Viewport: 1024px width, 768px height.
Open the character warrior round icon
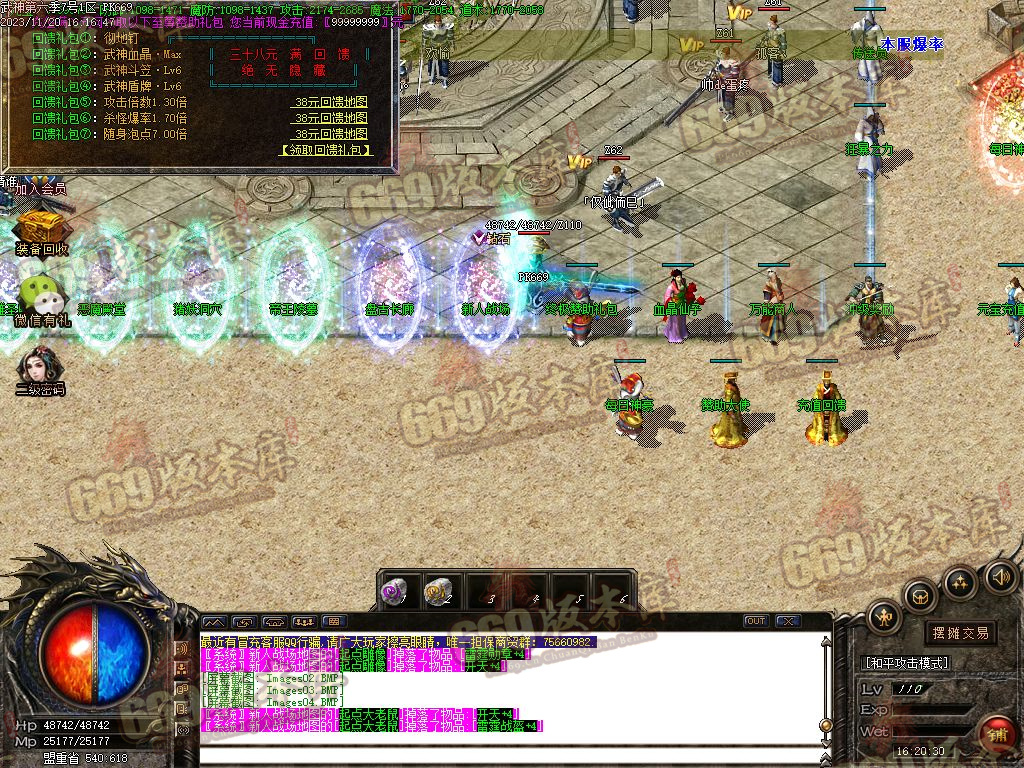click(884, 616)
